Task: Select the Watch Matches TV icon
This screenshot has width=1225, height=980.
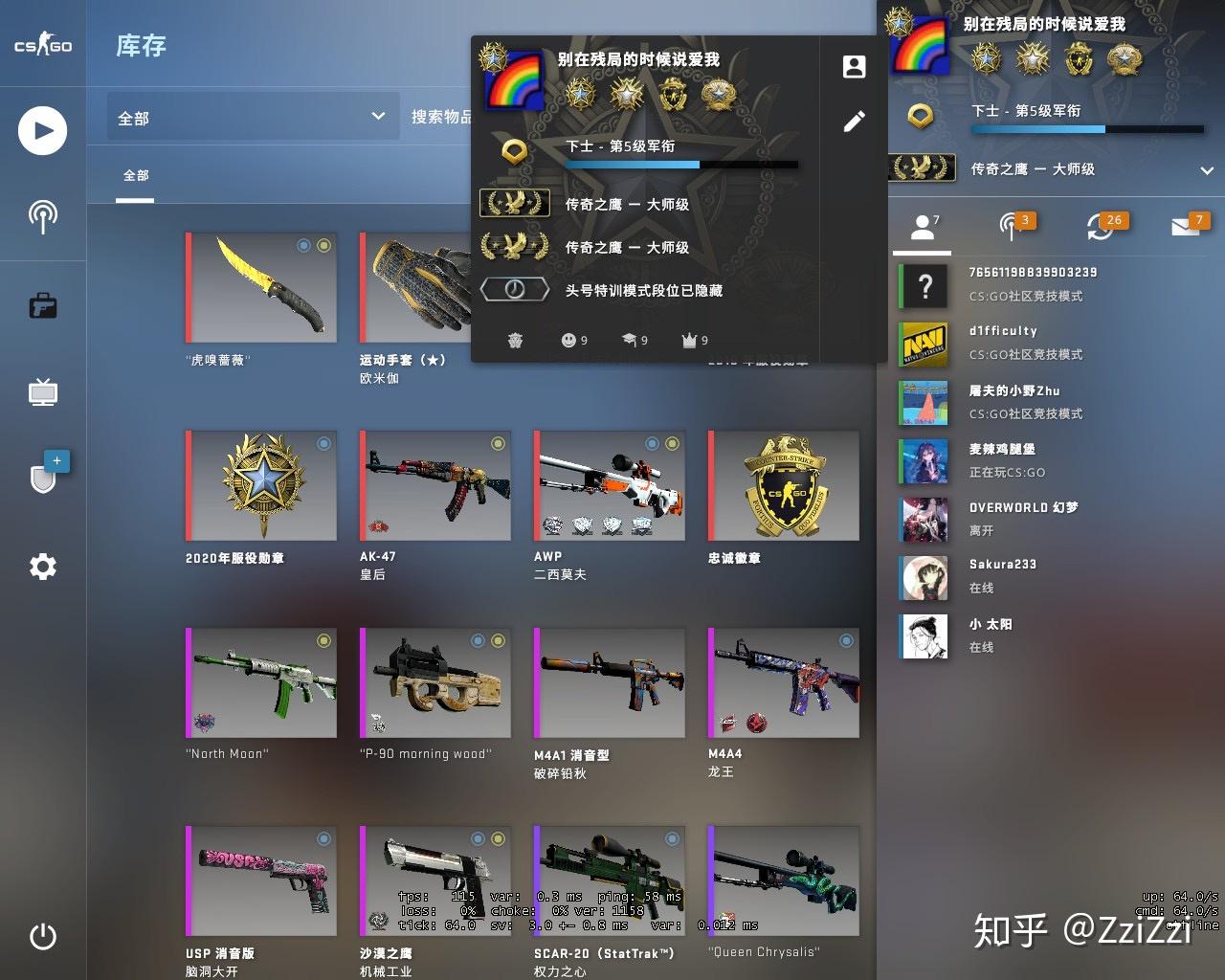Action: (x=41, y=392)
